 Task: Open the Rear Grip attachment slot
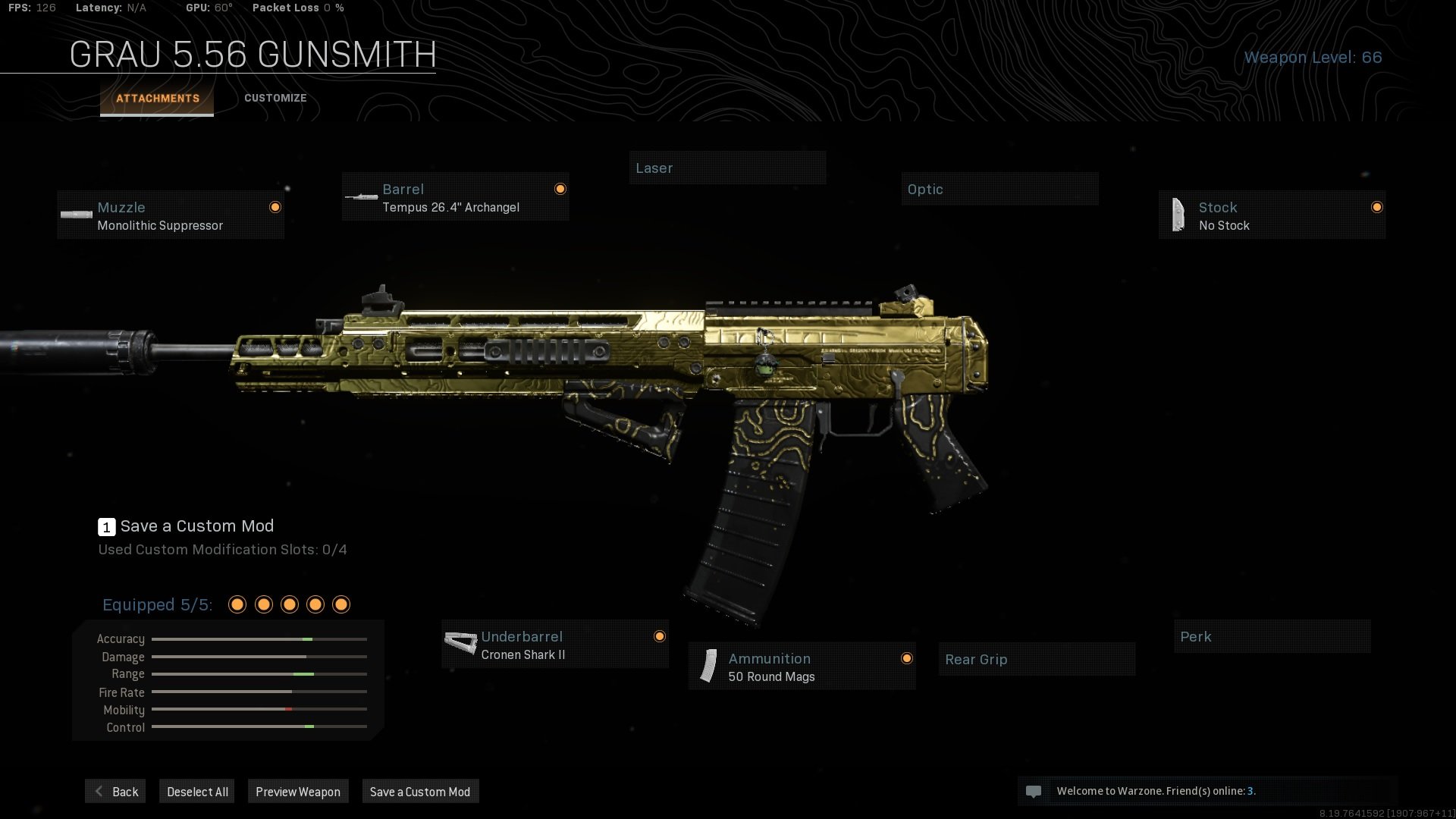coord(1036,660)
